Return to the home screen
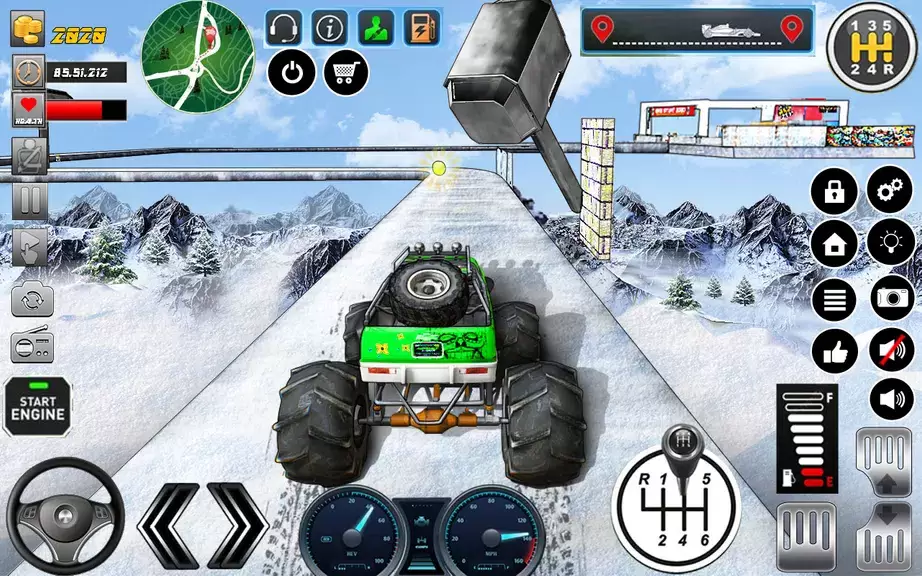922x576 pixels. click(x=834, y=243)
